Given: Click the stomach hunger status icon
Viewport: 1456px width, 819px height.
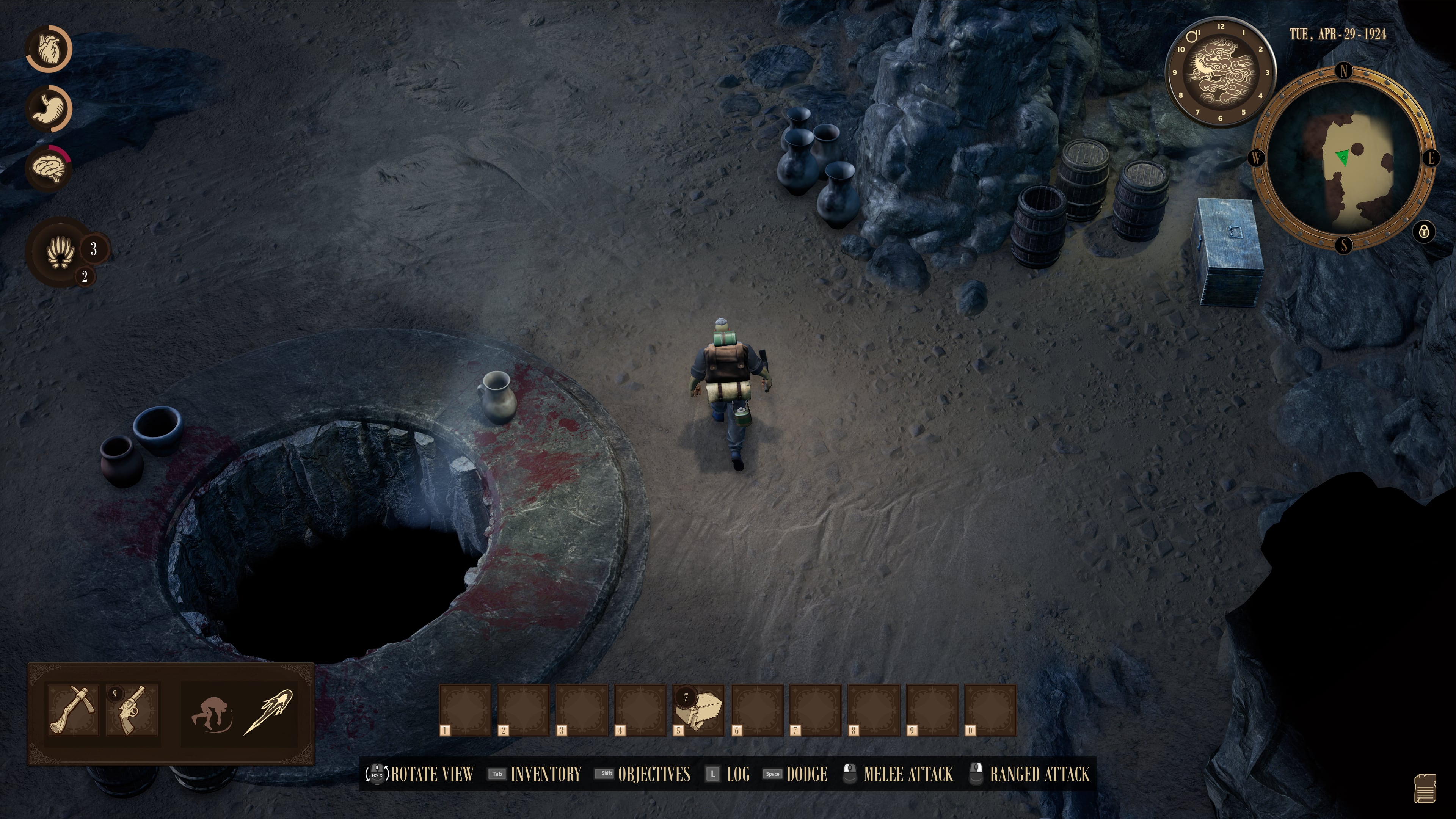Looking at the screenshot, I should pos(49,108).
